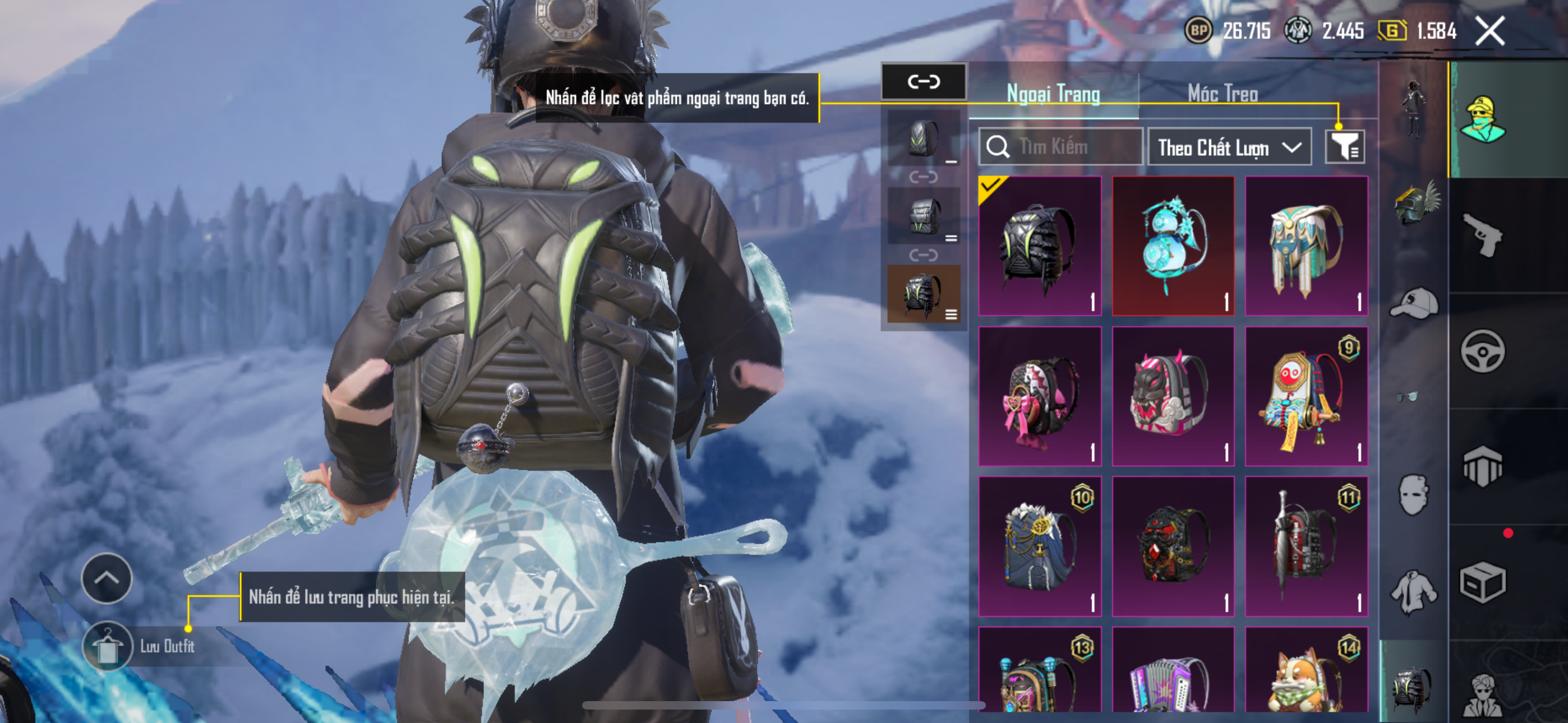Screen dimensions: 1568x723
Task: Save current outfit with Lưu Outfit
Action: 108,646
